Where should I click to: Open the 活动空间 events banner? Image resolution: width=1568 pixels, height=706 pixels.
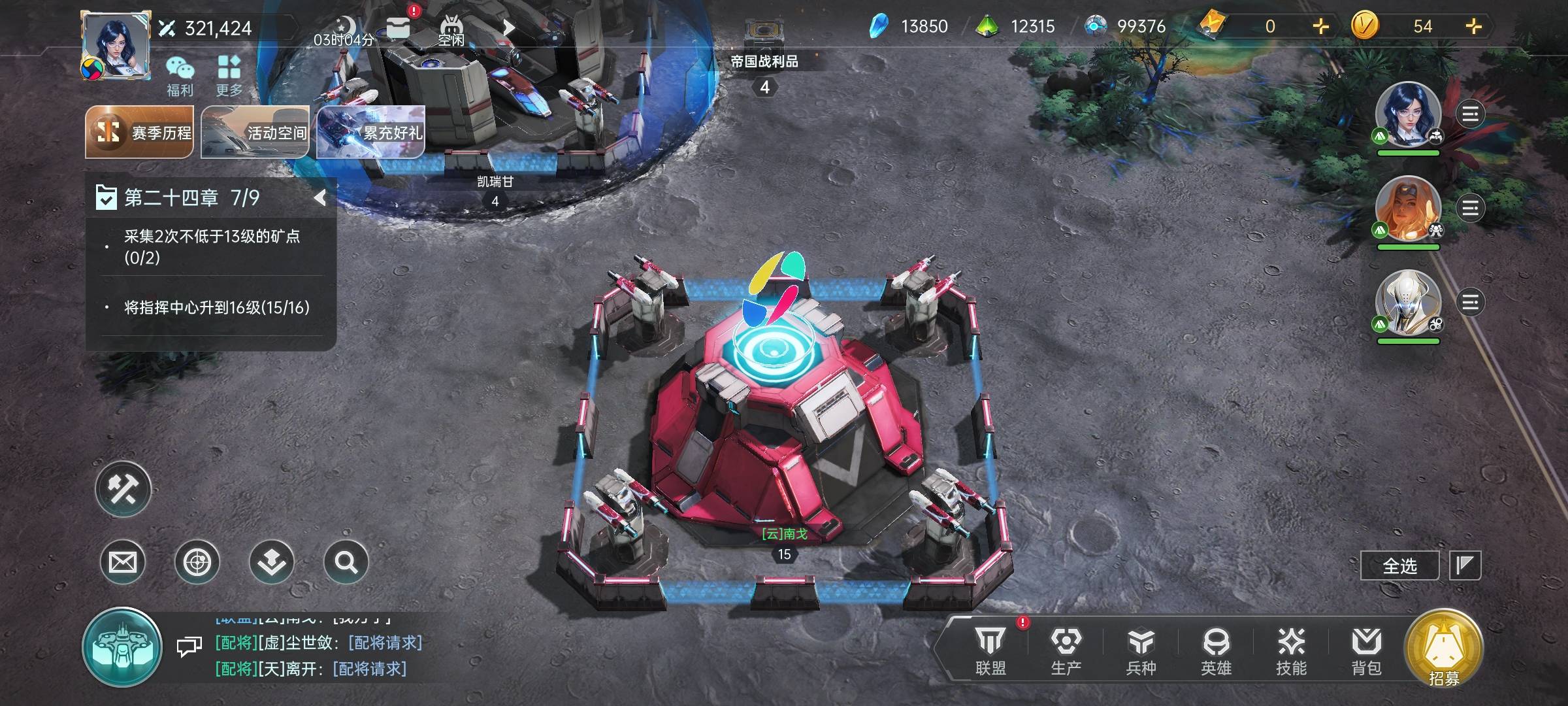tap(255, 132)
